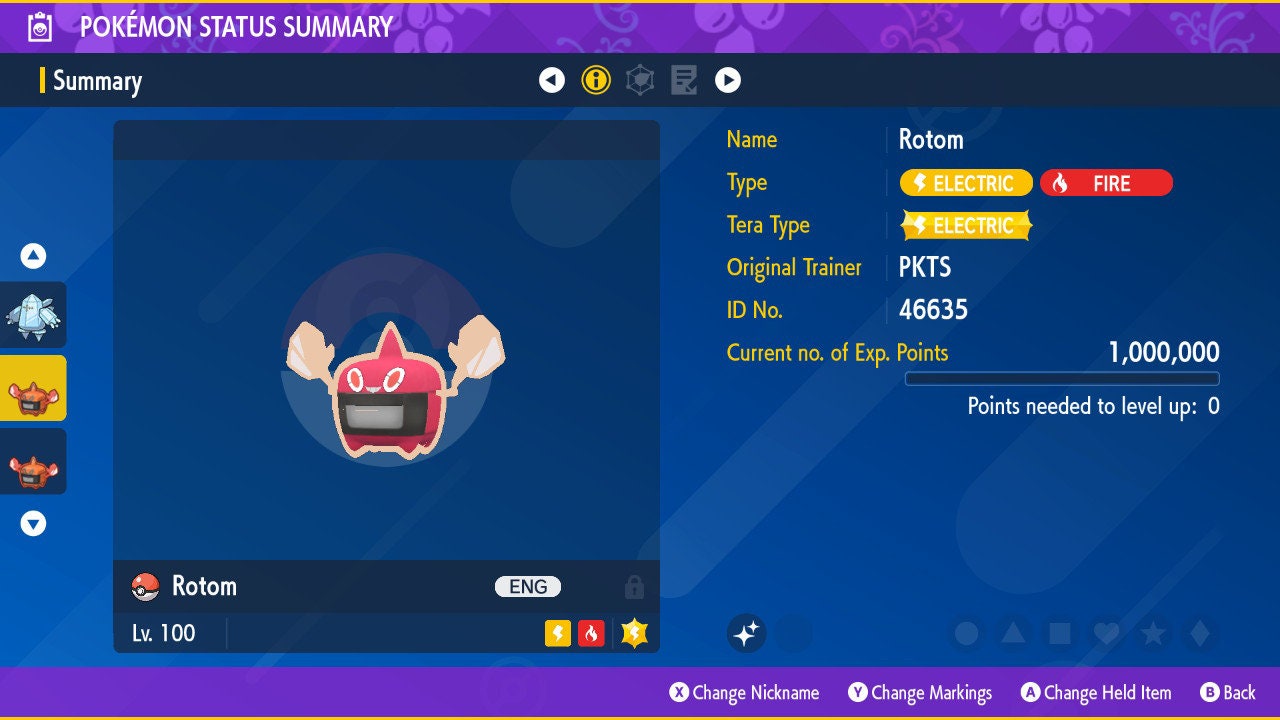The width and height of the screenshot is (1280, 720).
Task: Toggle the square marking
Action: (1060, 633)
